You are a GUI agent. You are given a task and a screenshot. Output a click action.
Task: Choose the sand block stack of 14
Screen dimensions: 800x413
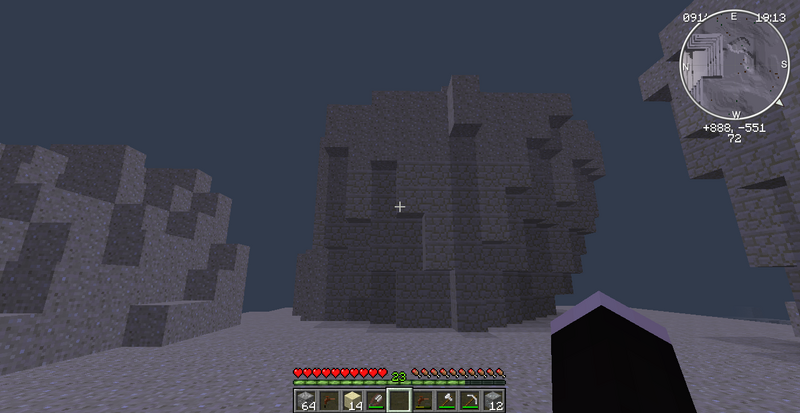[x=352, y=401]
